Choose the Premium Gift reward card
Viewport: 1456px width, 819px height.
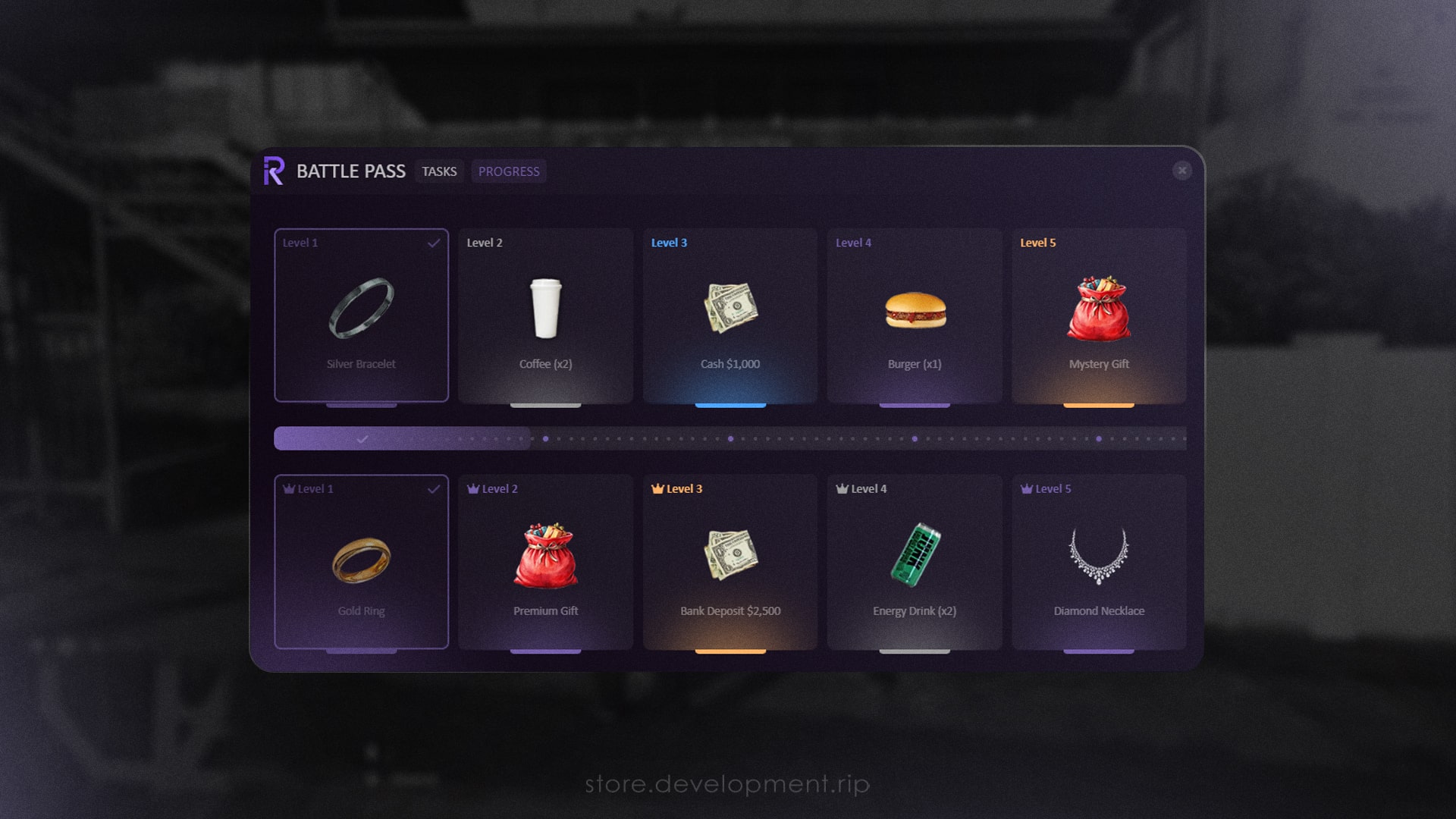(545, 562)
